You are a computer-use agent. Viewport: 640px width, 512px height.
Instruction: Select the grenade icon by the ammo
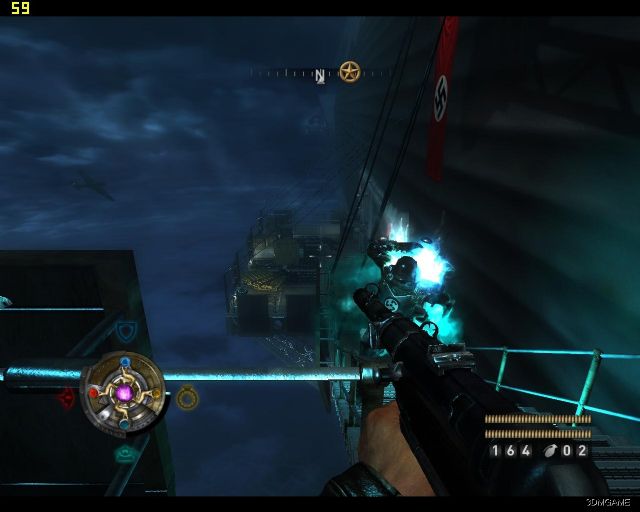(549, 451)
